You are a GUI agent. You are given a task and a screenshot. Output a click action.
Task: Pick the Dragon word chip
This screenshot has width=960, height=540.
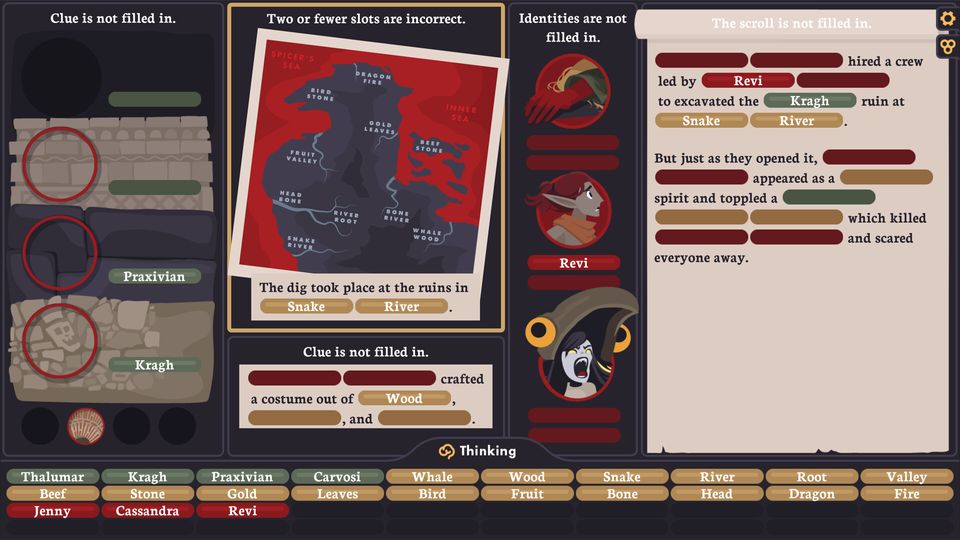(x=811, y=494)
